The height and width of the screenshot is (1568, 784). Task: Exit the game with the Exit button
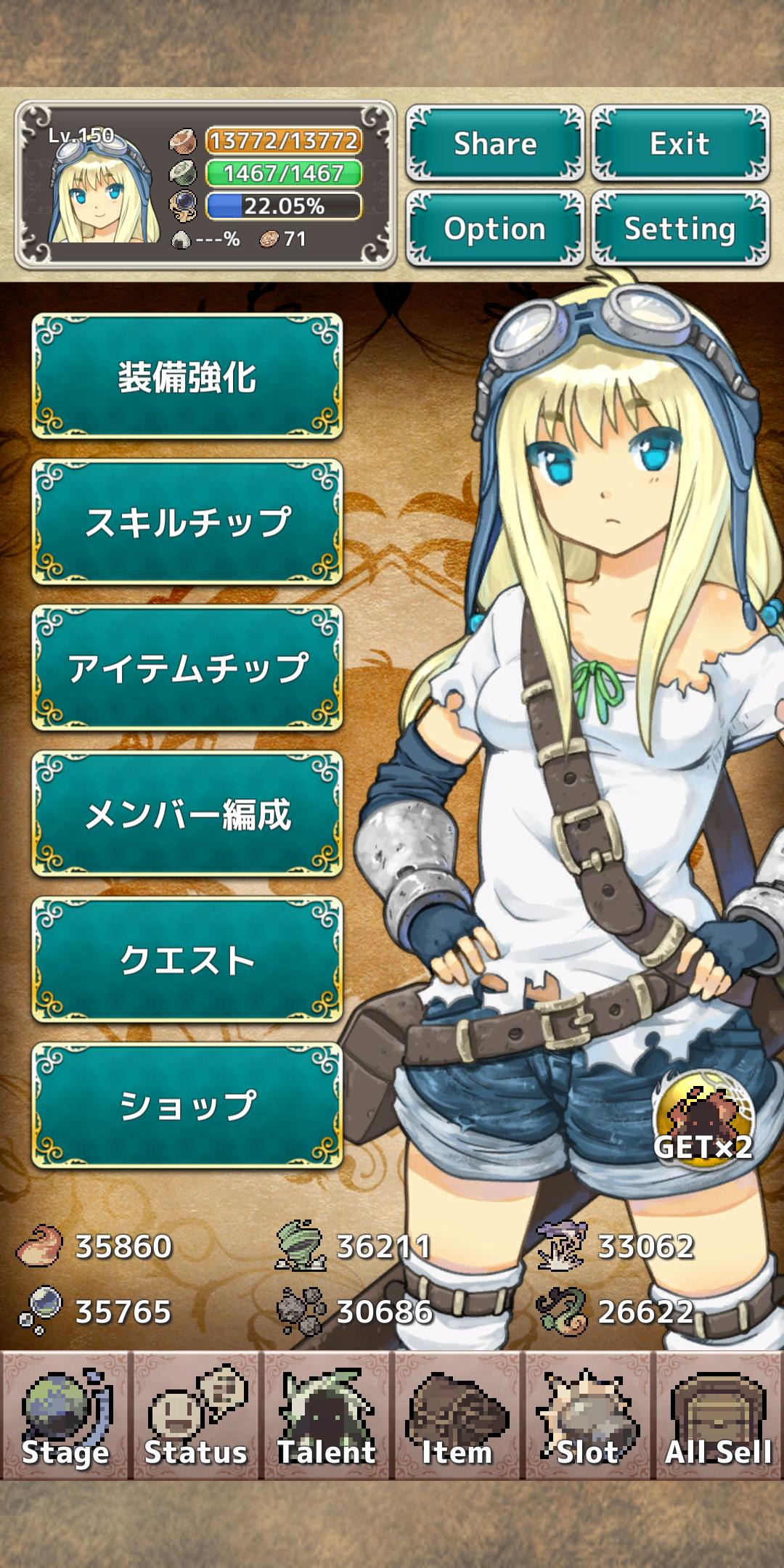[679, 143]
